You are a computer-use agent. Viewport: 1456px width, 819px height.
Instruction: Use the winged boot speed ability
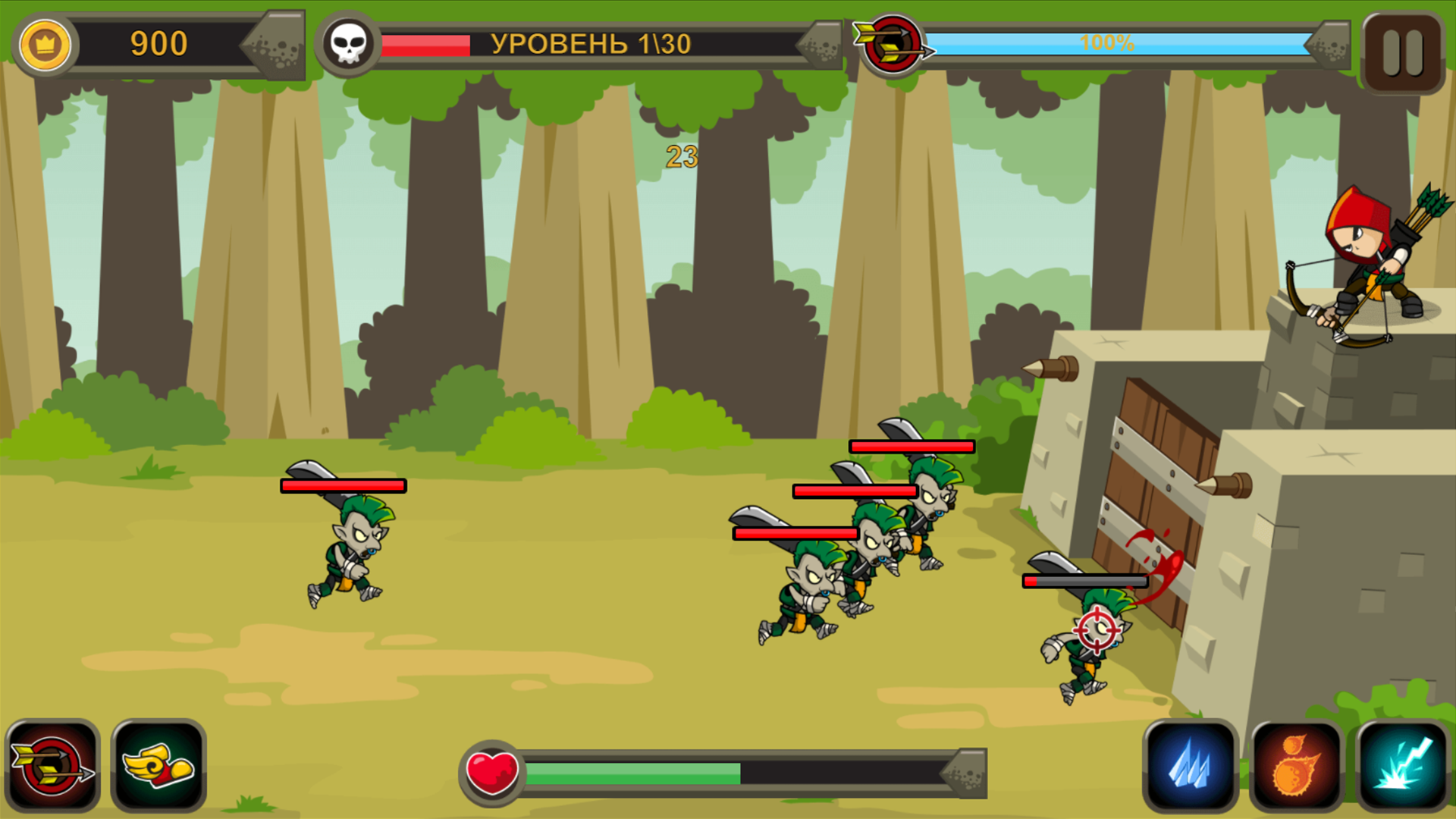coord(159,764)
